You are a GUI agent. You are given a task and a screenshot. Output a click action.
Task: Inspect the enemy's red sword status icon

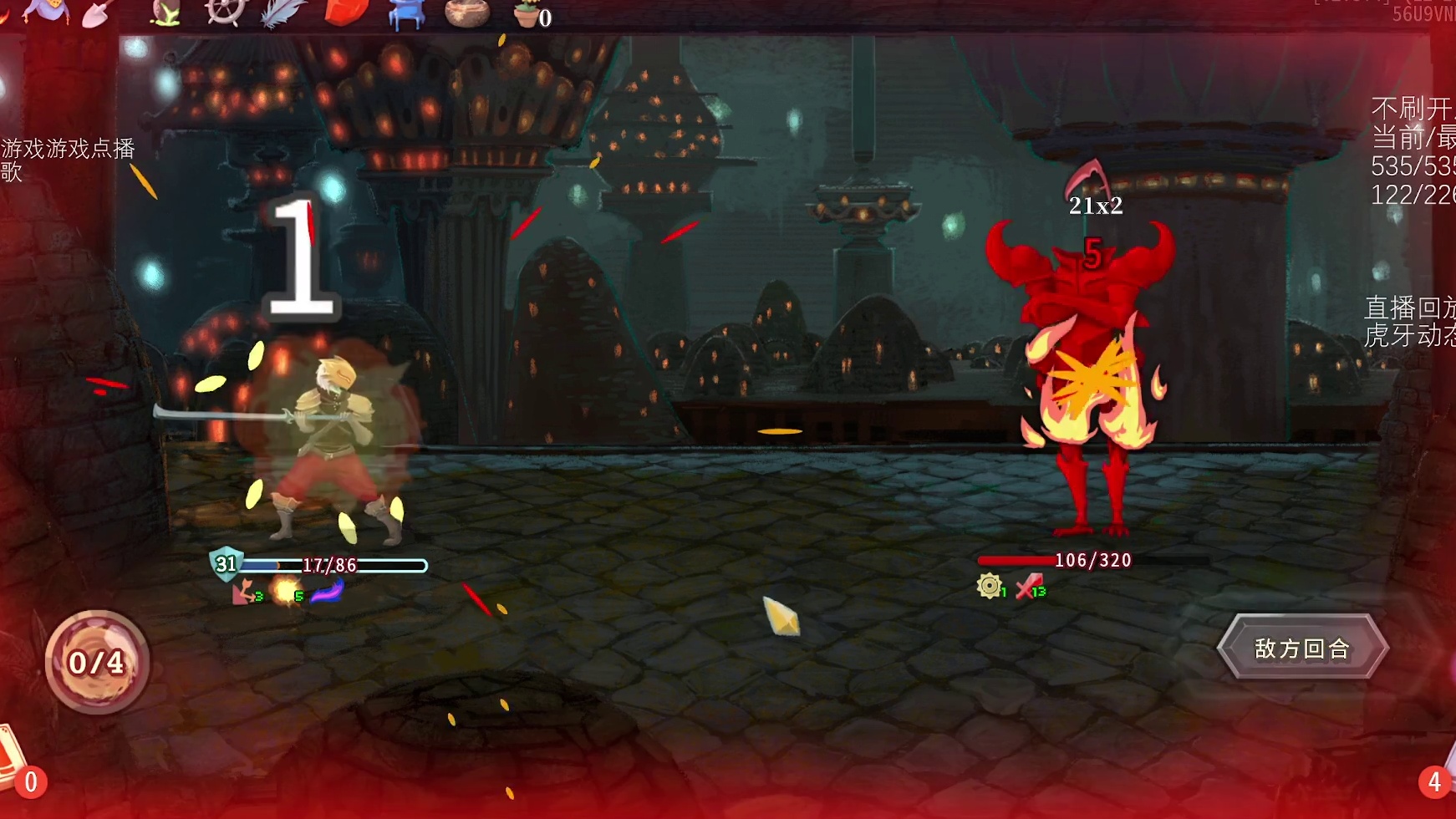click(1029, 586)
